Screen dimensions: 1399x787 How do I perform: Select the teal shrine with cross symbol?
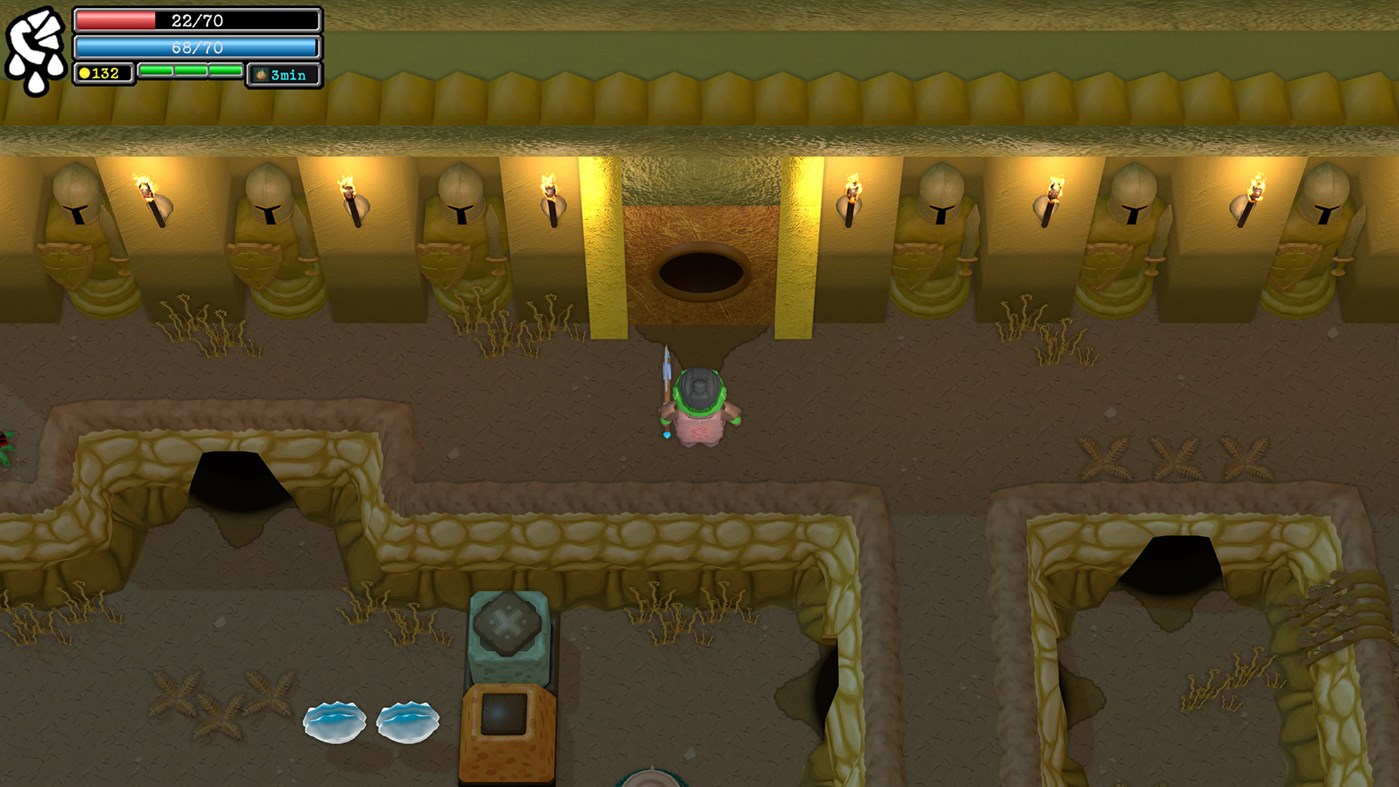[511, 626]
